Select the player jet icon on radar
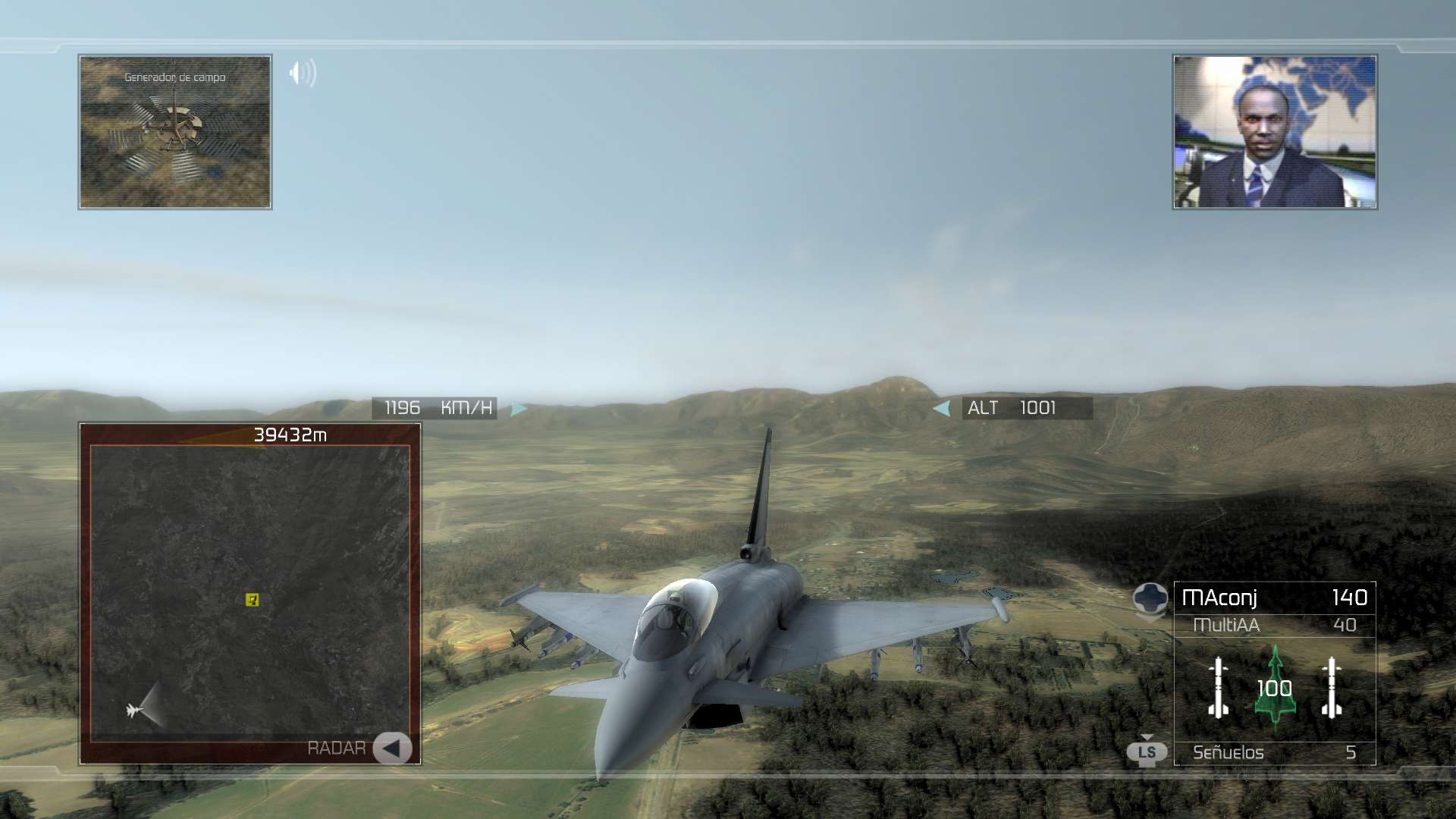 pyautogui.click(x=134, y=711)
